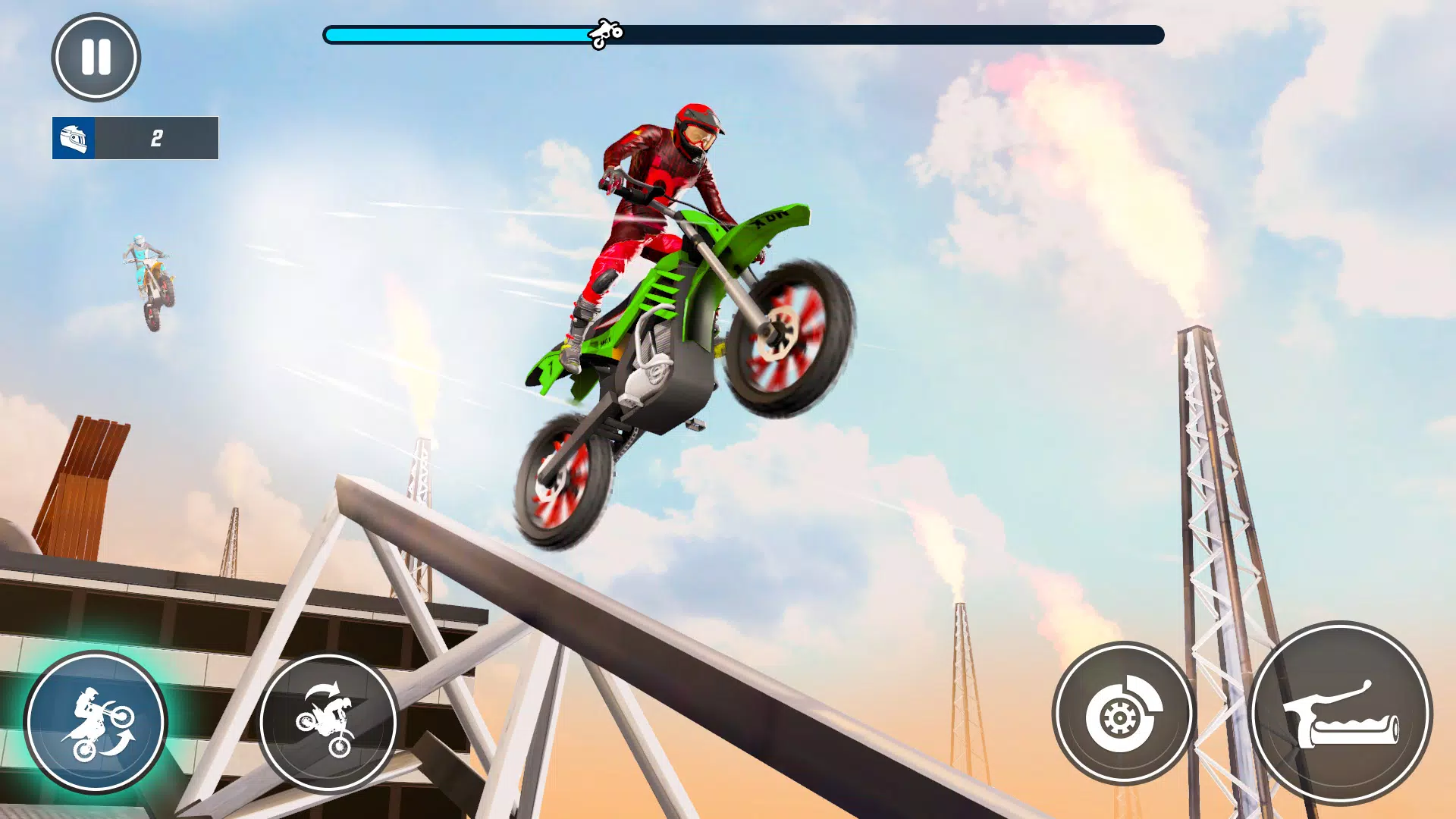Tap the helmet icon on the collectibles counter
Screen dimensions: 1456x819
point(74,138)
